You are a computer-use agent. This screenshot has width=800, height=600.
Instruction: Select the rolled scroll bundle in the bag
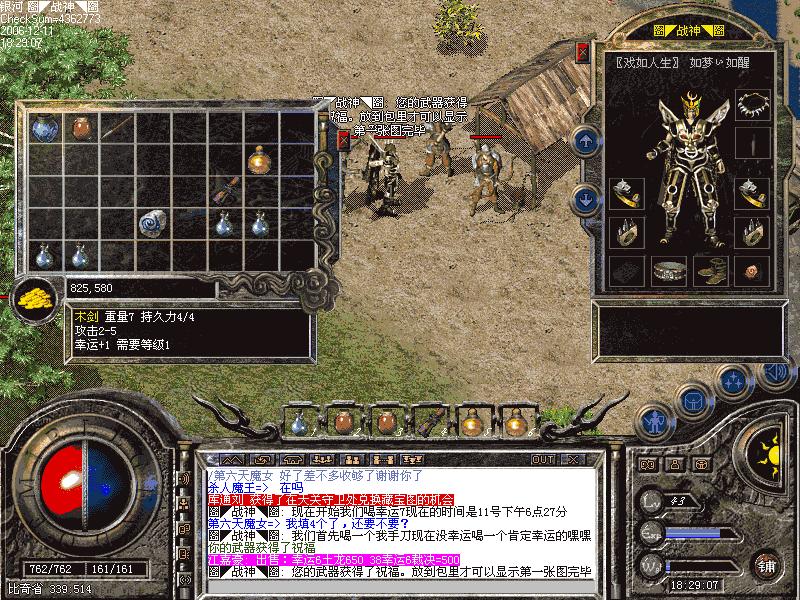pyautogui.click(x=226, y=189)
